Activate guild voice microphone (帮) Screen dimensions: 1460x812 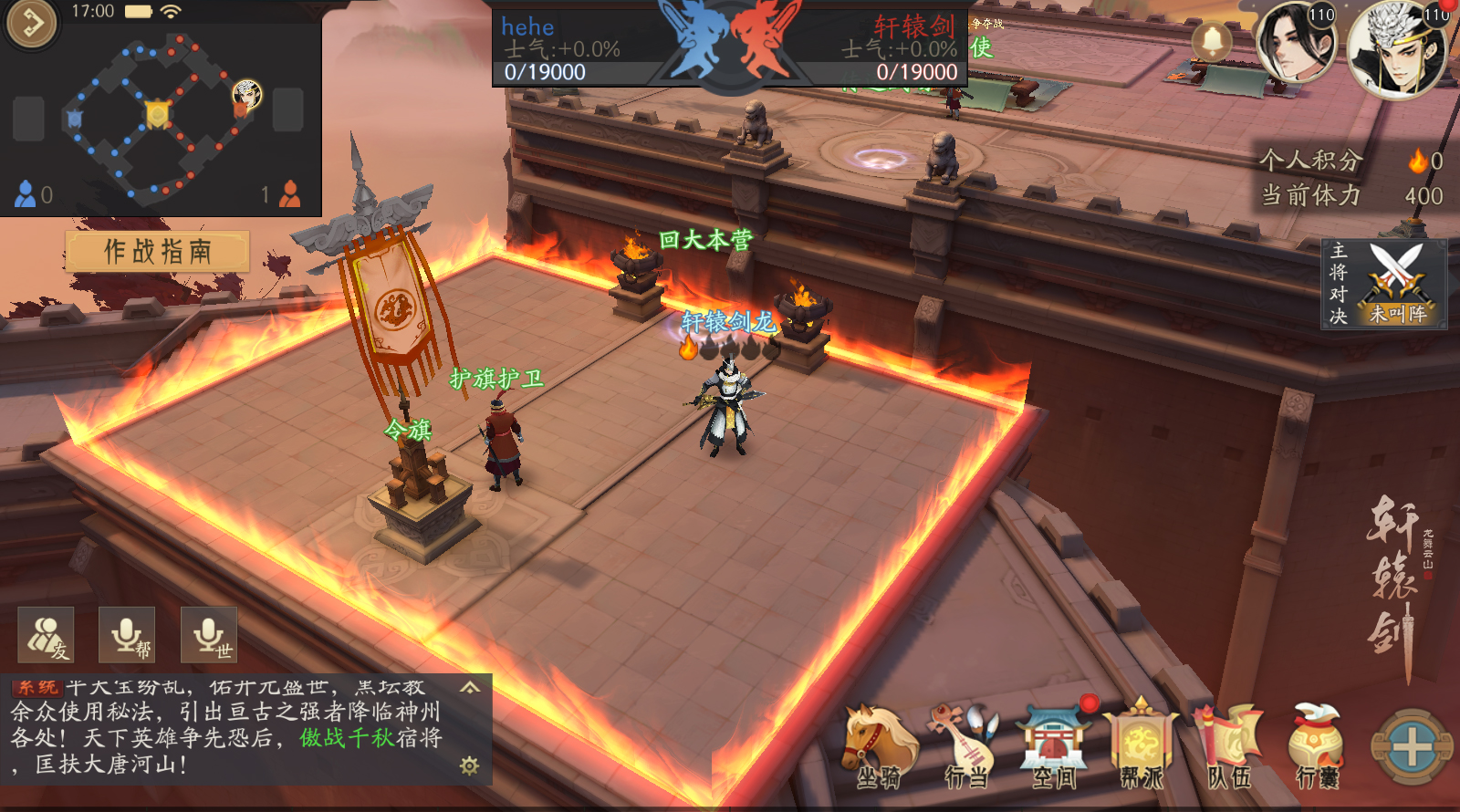coord(127,635)
